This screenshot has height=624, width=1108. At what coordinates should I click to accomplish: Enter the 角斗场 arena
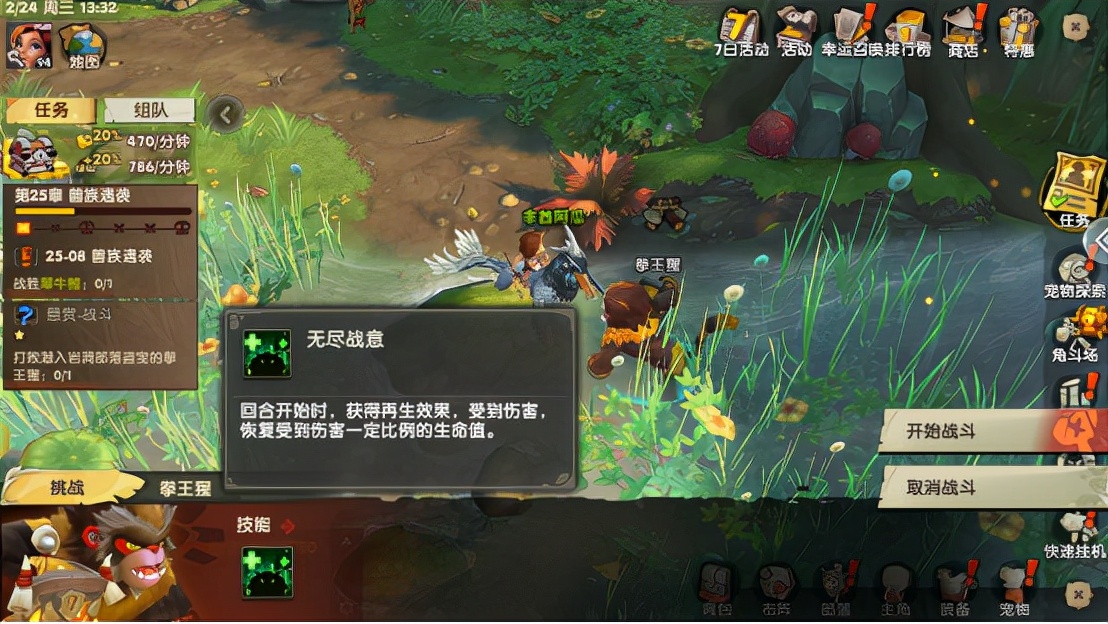(x=1075, y=333)
